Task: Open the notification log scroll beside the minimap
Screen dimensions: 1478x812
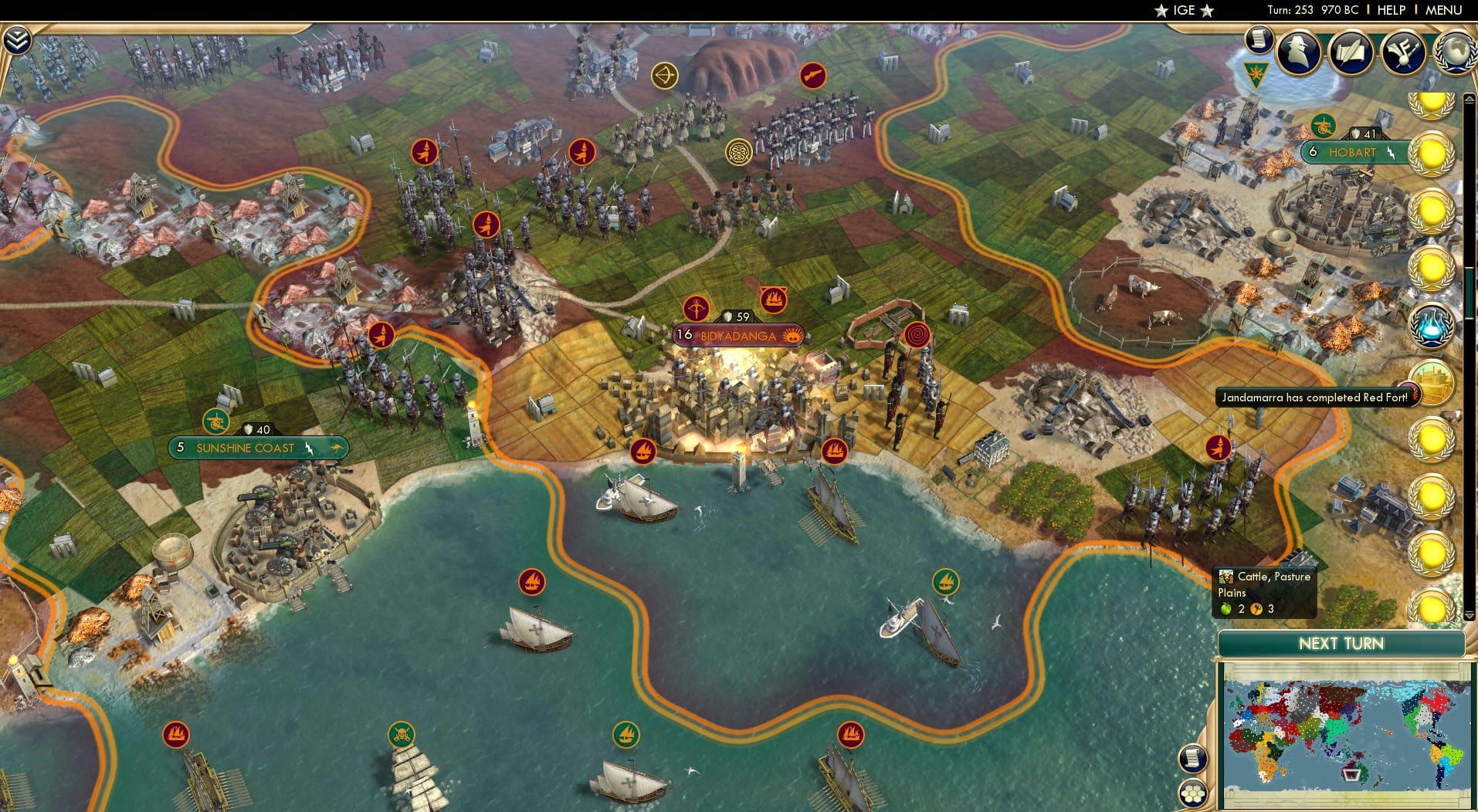Action: point(1192,759)
